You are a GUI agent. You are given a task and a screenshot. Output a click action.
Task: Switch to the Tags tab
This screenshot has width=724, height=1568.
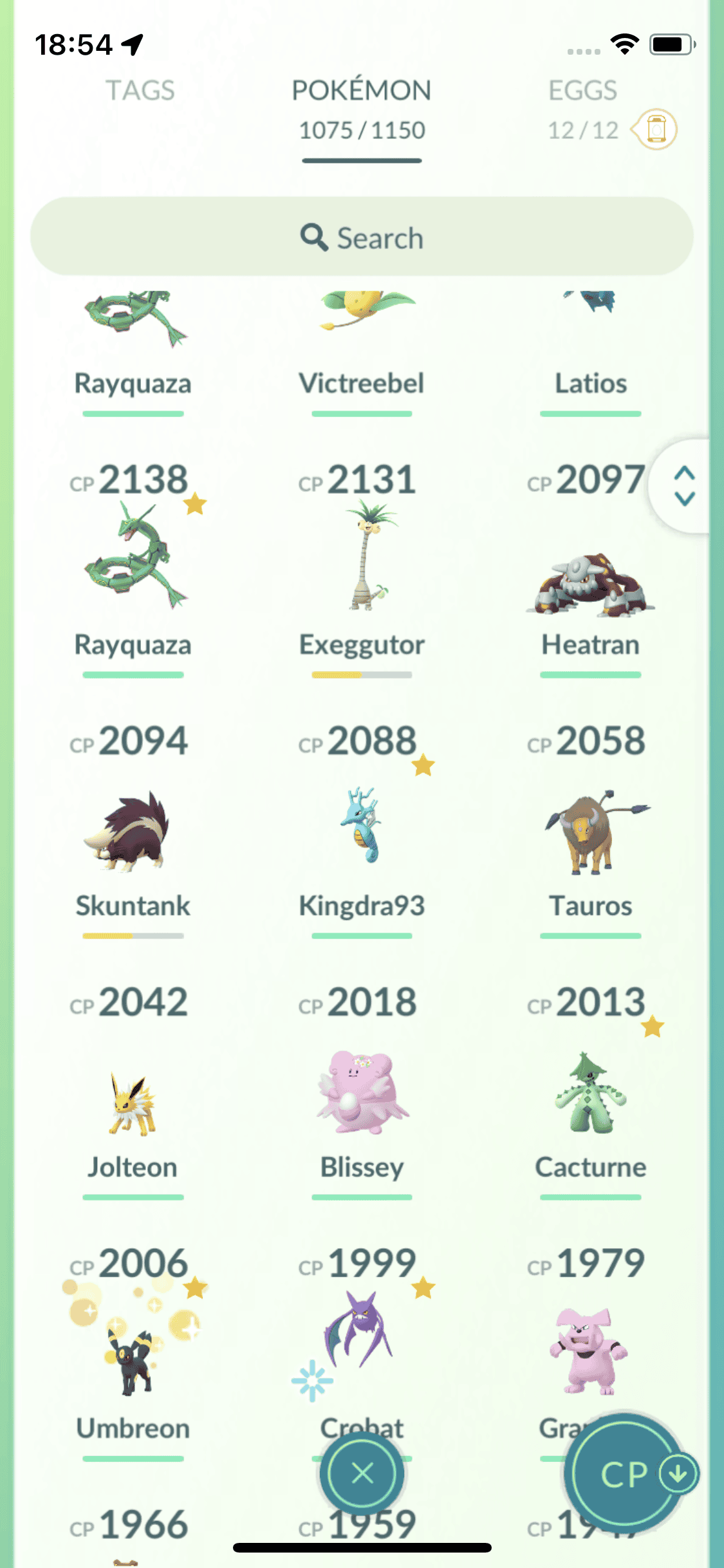pos(140,91)
